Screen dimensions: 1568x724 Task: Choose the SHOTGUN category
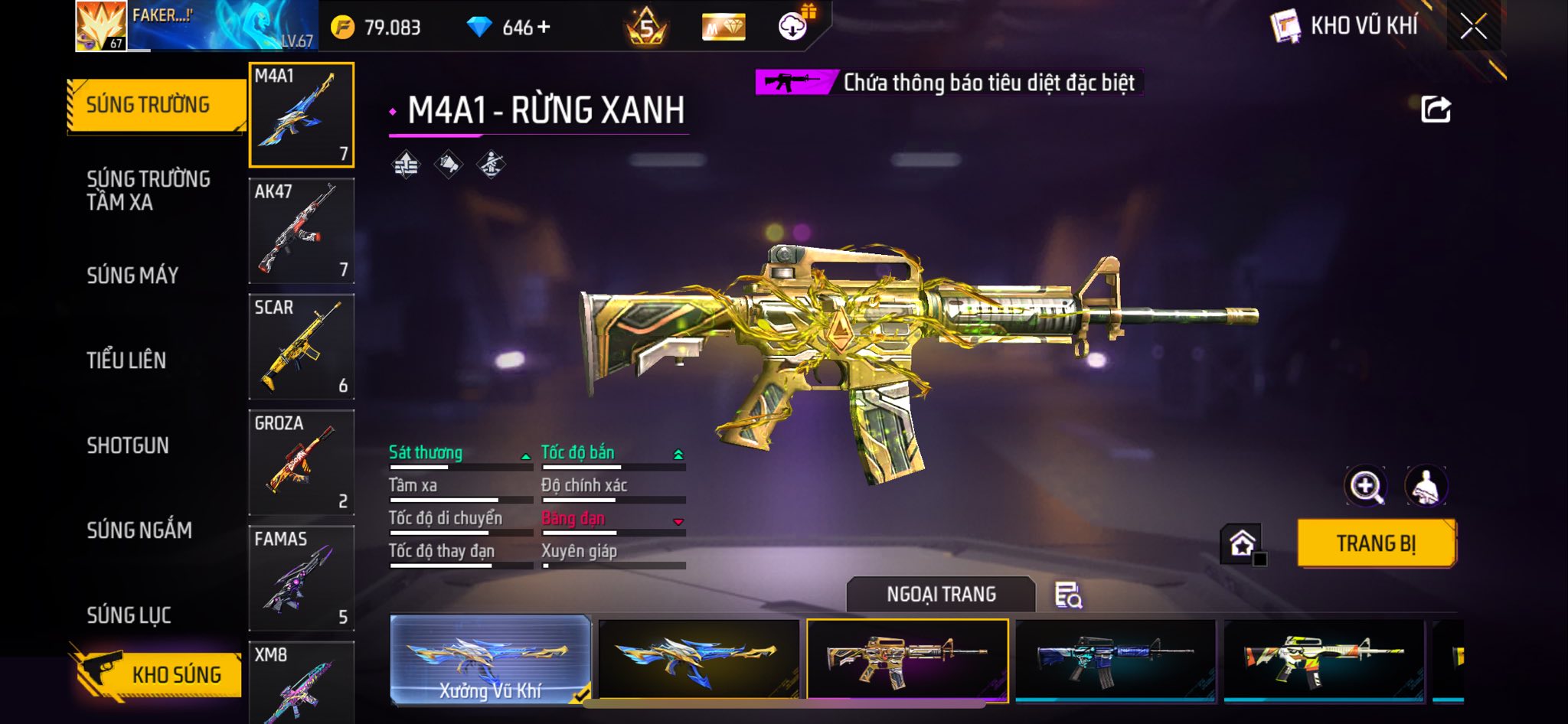tap(128, 445)
